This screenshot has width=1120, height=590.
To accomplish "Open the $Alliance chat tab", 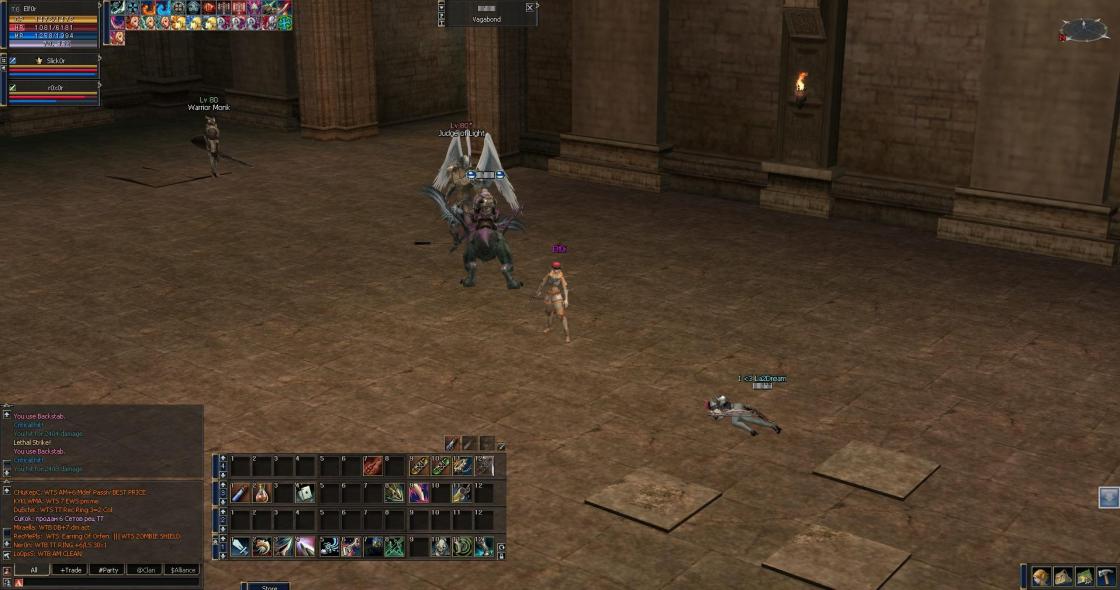I will [x=182, y=570].
